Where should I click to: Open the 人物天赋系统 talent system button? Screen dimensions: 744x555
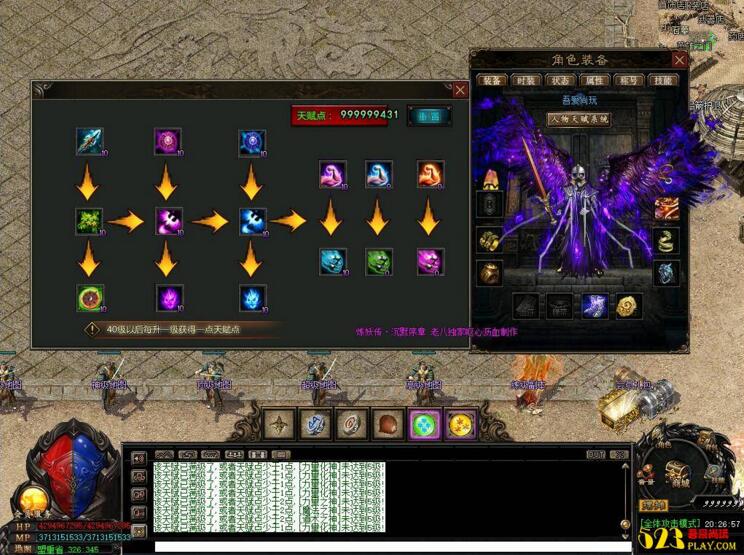click(x=578, y=119)
